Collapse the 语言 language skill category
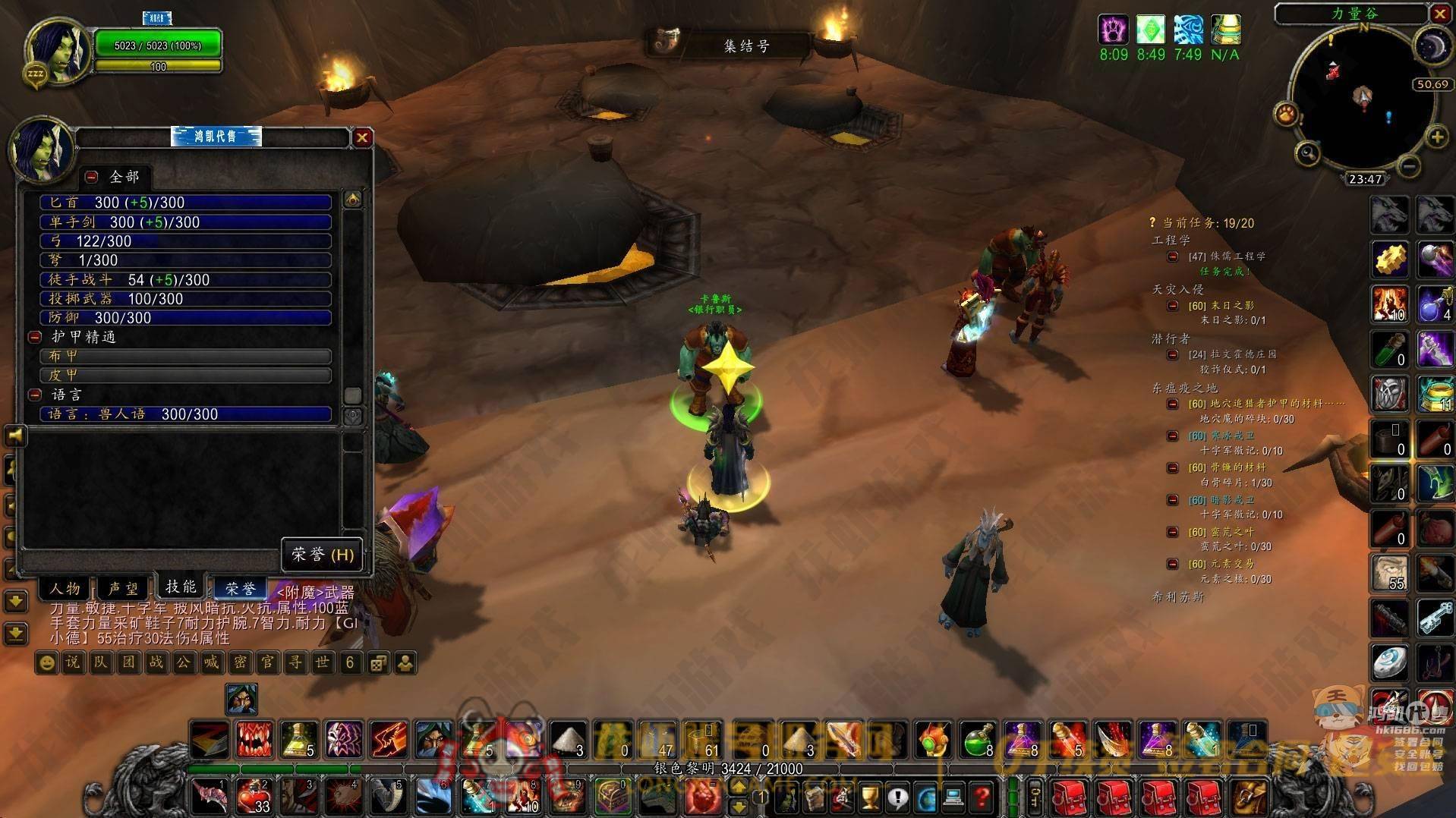Screen dimensions: 1456x818 click(35, 395)
